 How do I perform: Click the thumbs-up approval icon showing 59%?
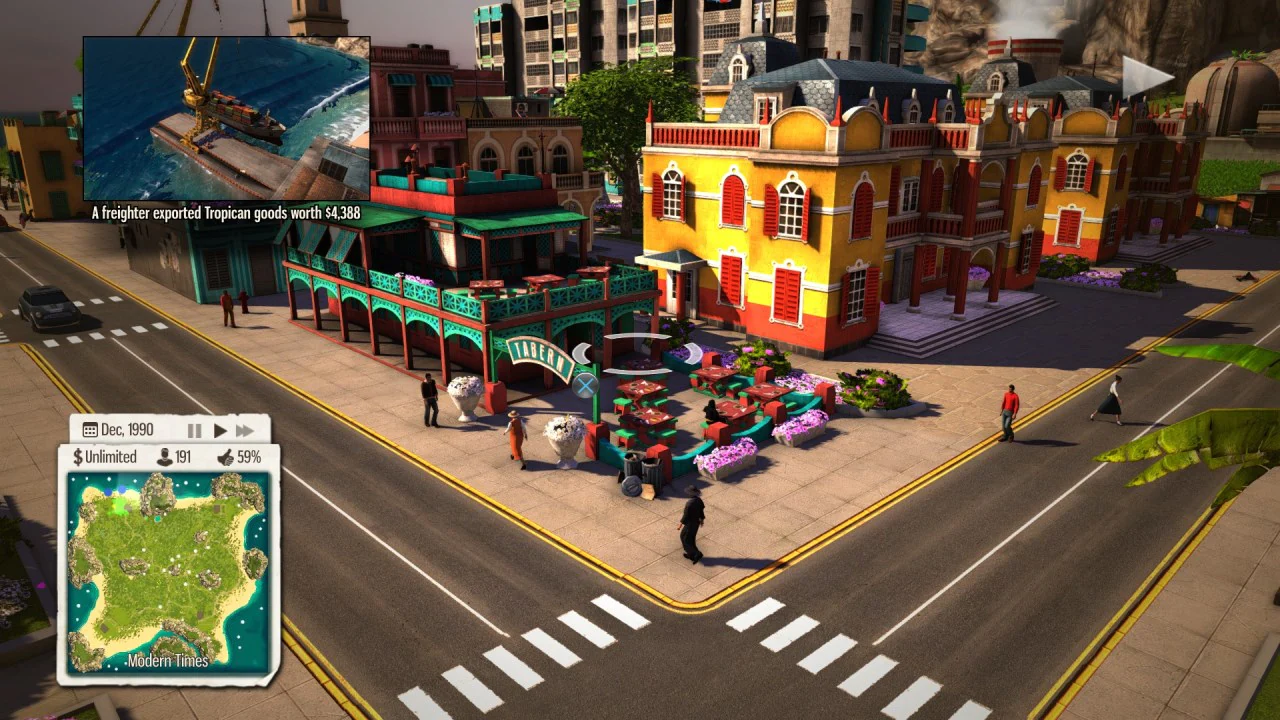click(227, 457)
